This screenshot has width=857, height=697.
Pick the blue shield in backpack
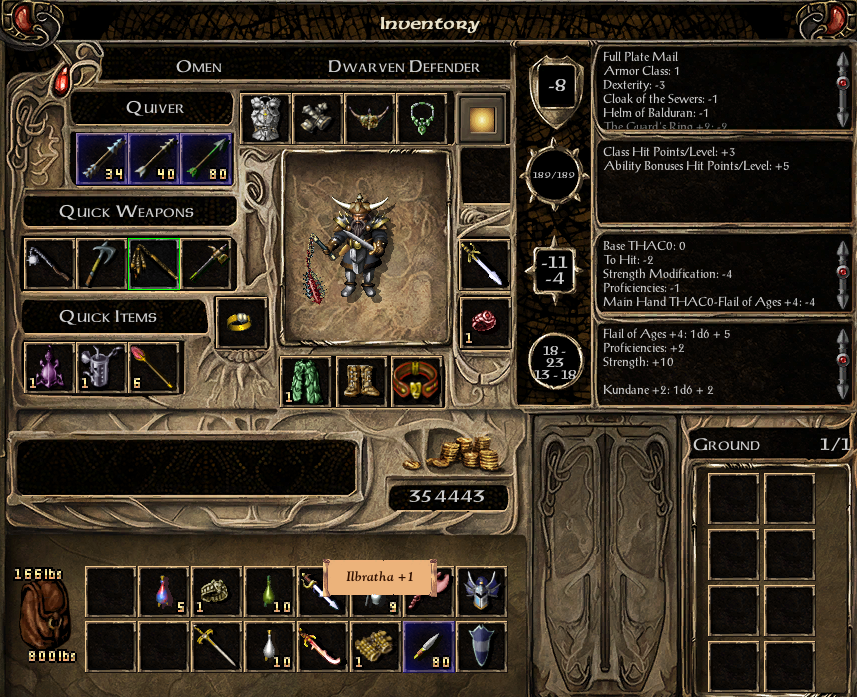482,646
